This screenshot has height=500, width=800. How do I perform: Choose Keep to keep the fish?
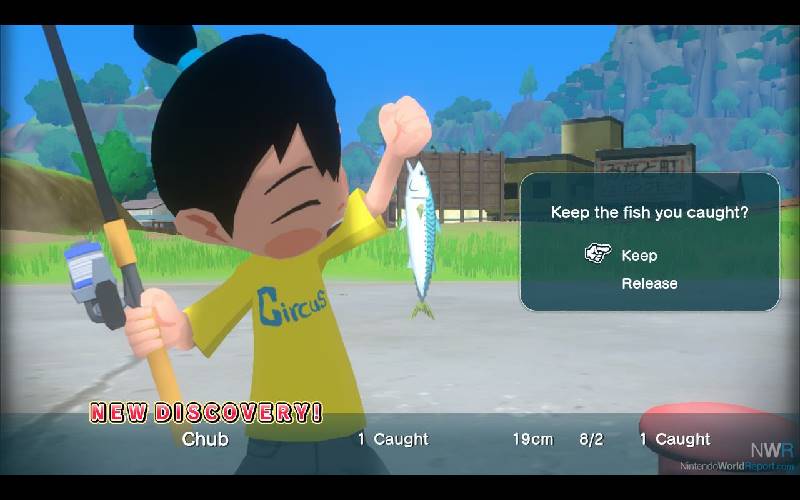pyautogui.click(x=639, y=255)
